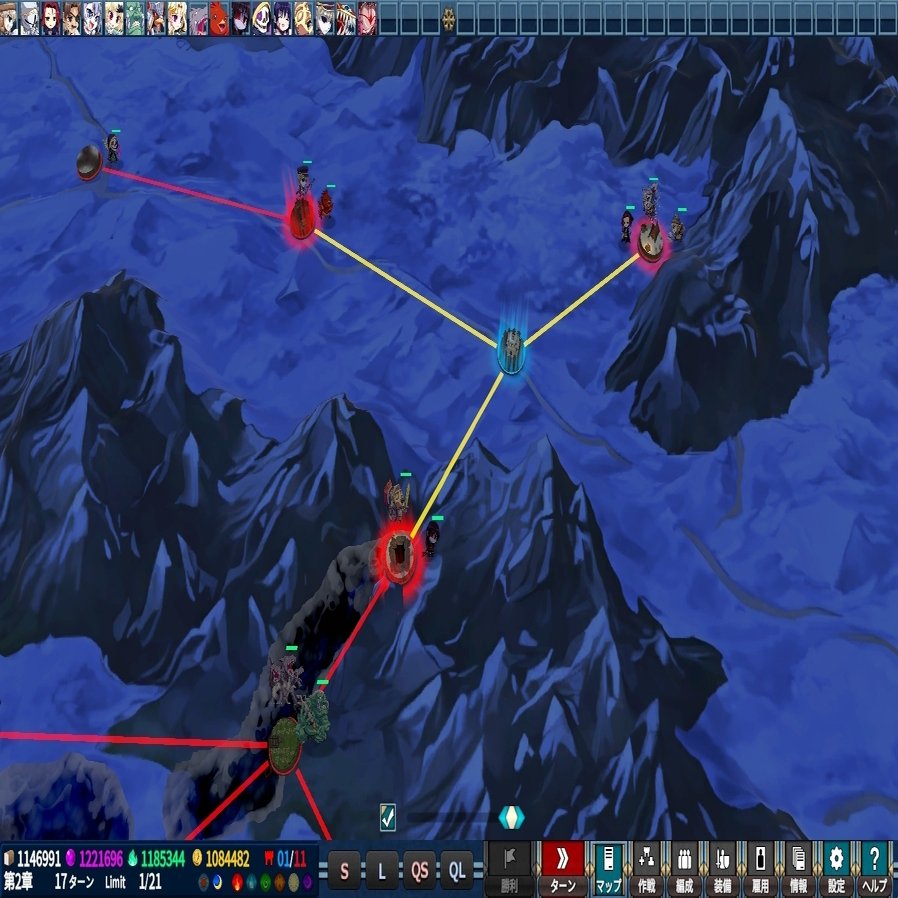Toggle the checkmark box above the toolbar
Screen dimensions: 898x898
(x=388, y=817)
